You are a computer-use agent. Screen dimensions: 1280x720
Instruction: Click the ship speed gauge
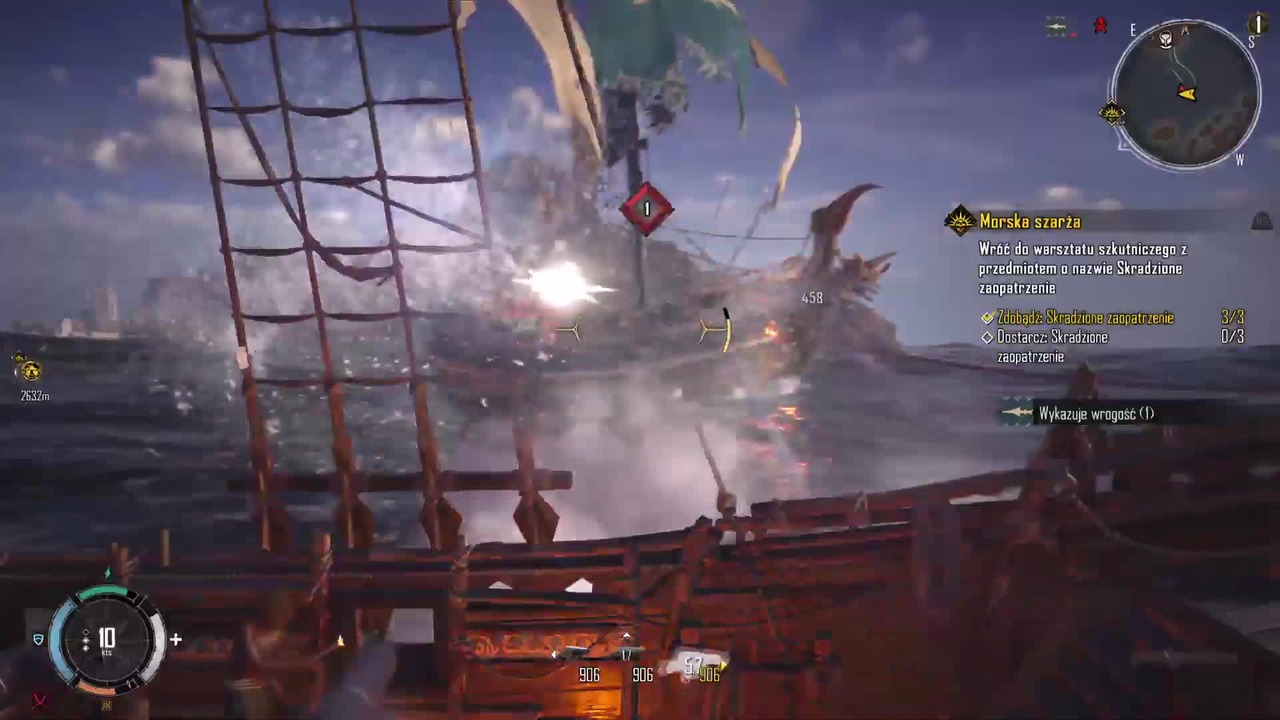106,639
